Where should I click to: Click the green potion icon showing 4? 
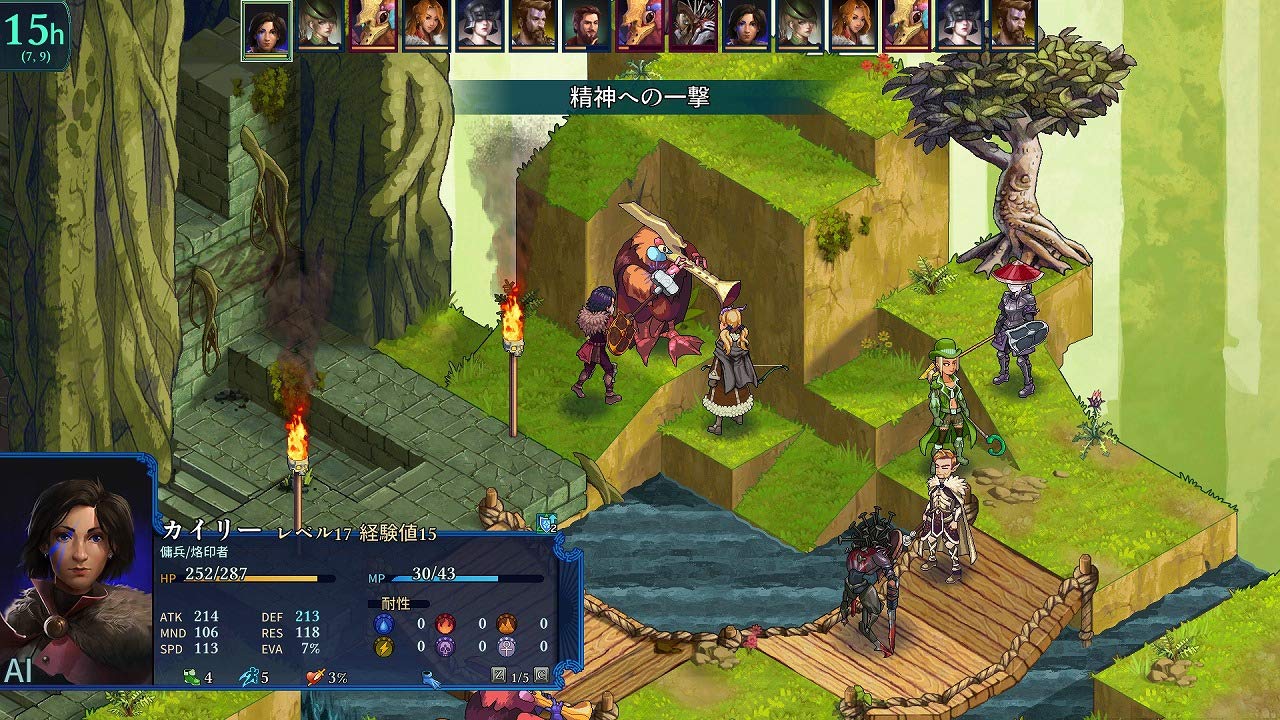(191, 677)
